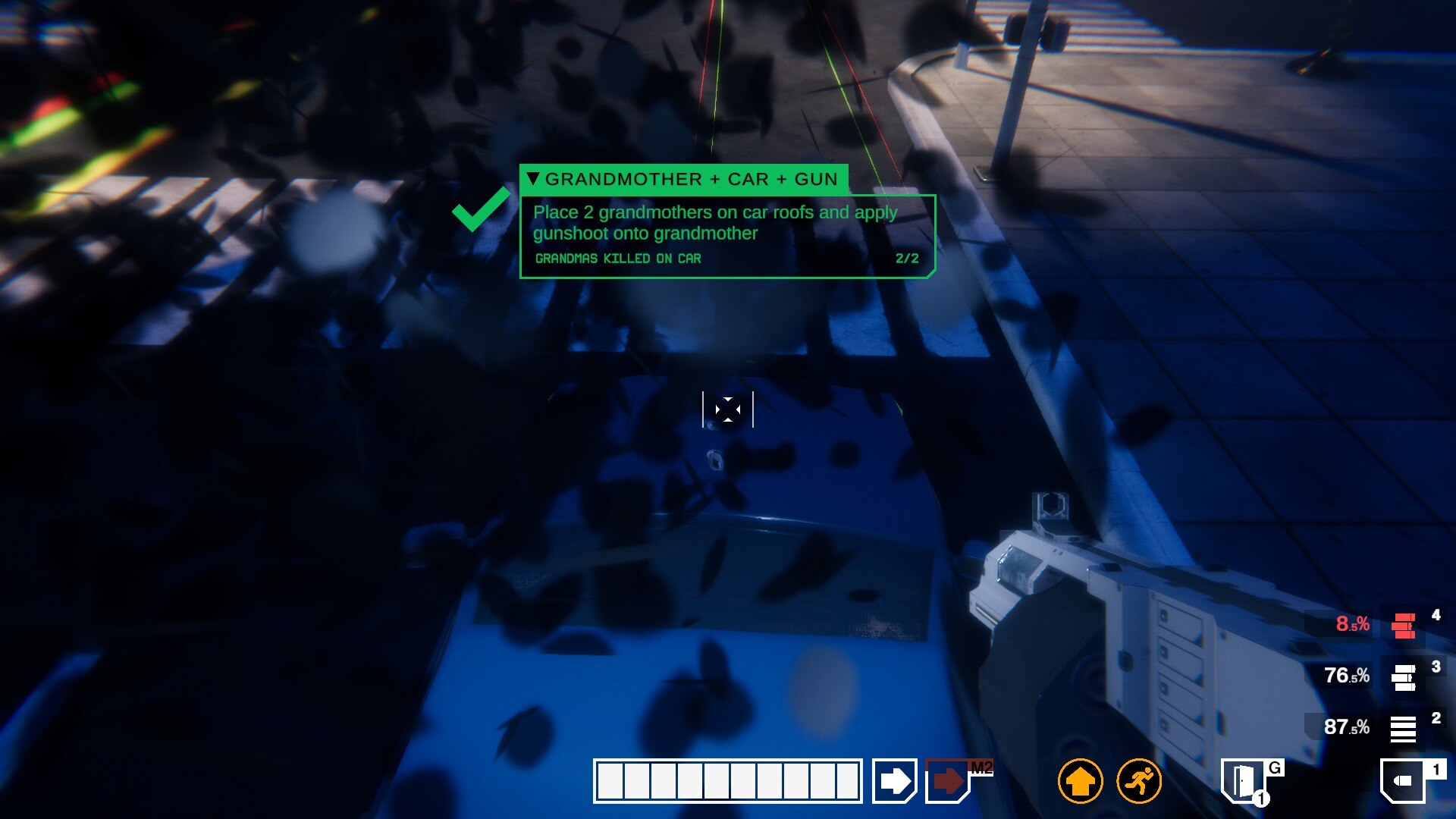The image size is (1456, 819).
Task: Select the bullet weapon slot 1
Action: point(1403,780)
